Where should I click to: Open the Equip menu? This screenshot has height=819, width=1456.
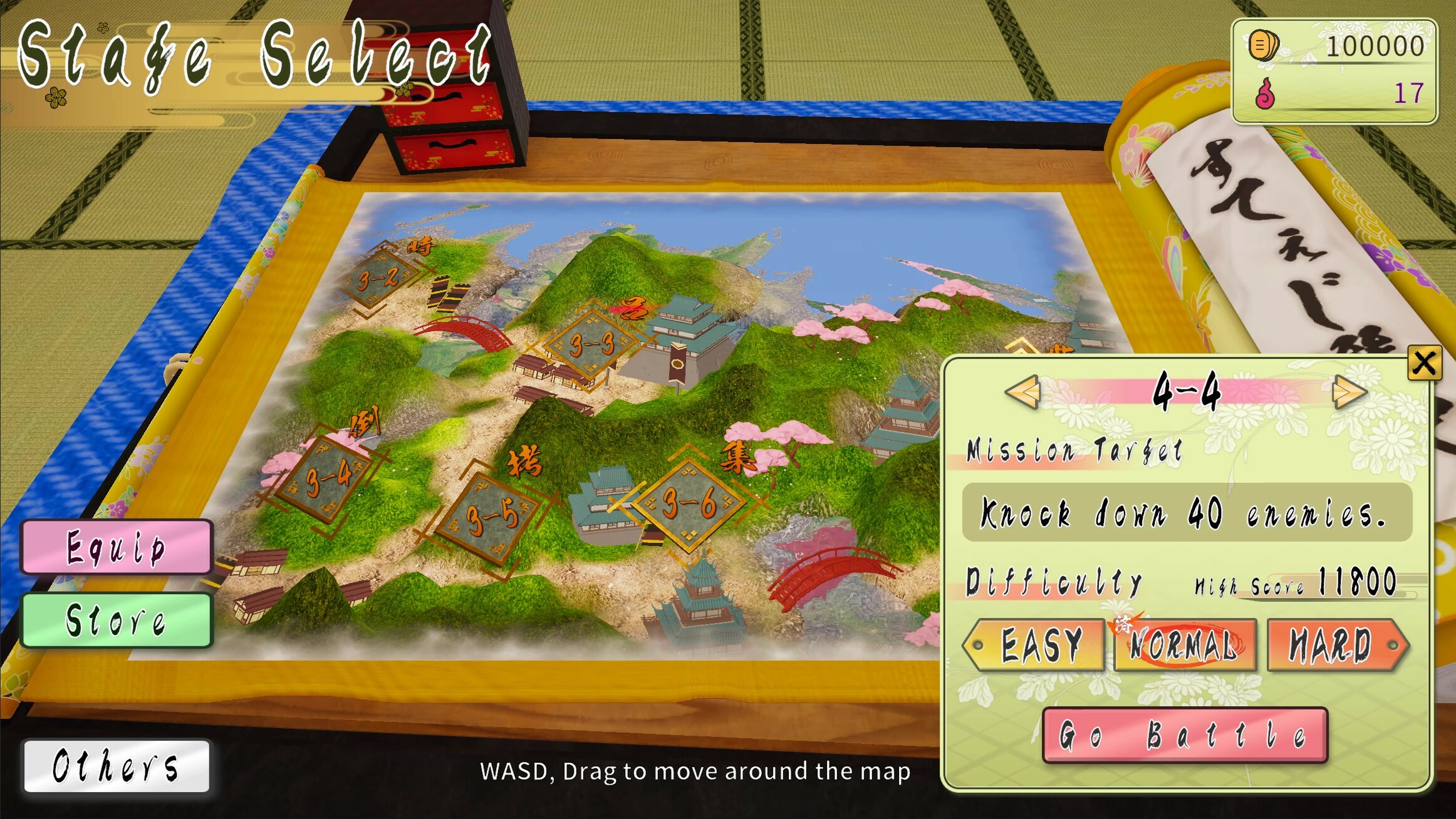[x=117, y=547]
